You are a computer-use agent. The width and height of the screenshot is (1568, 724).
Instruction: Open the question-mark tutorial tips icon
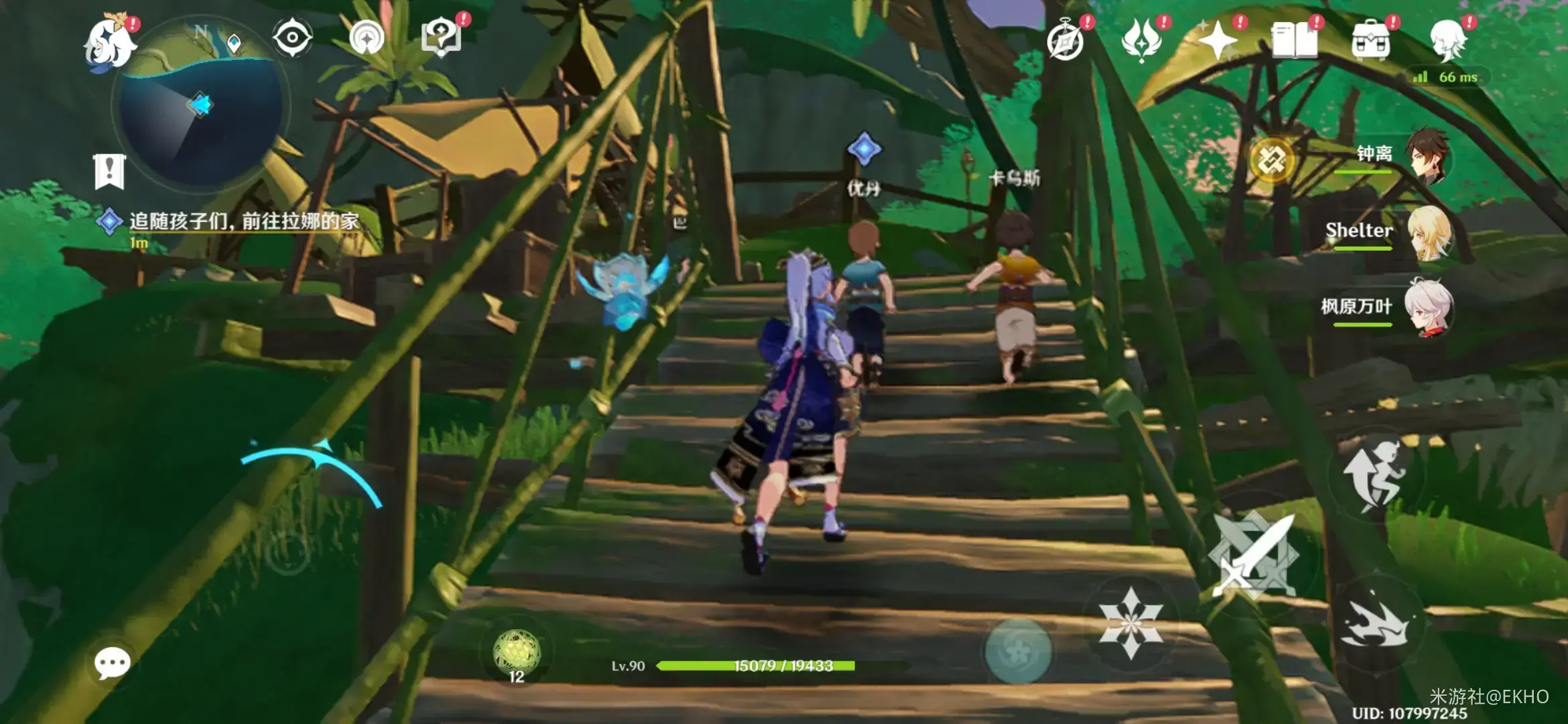[x=442, y=37]
